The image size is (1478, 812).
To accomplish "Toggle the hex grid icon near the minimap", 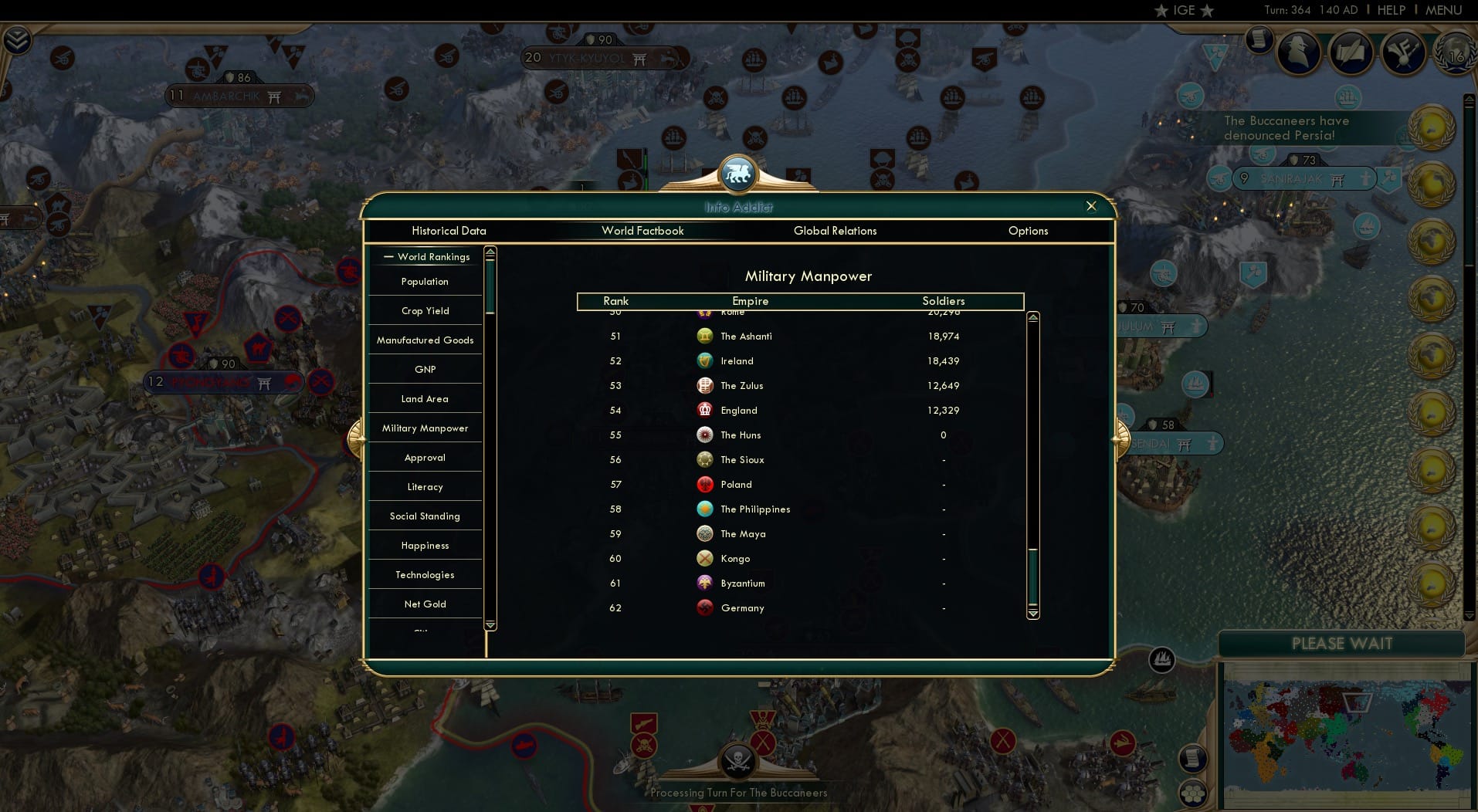I will [x=1194, y=793].
